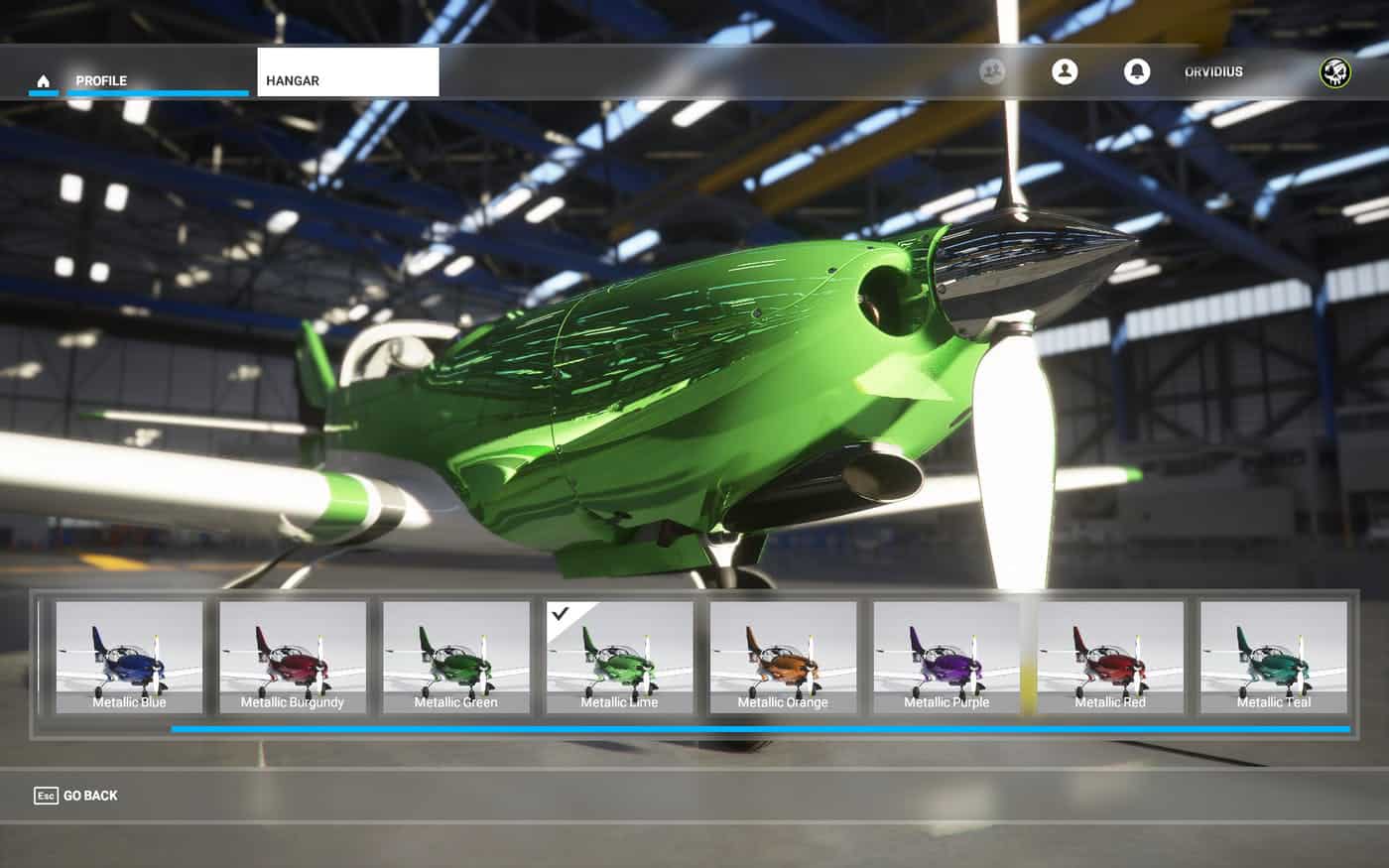
Task: Select the Metallic Blue livery
Action: click(129, 657)
